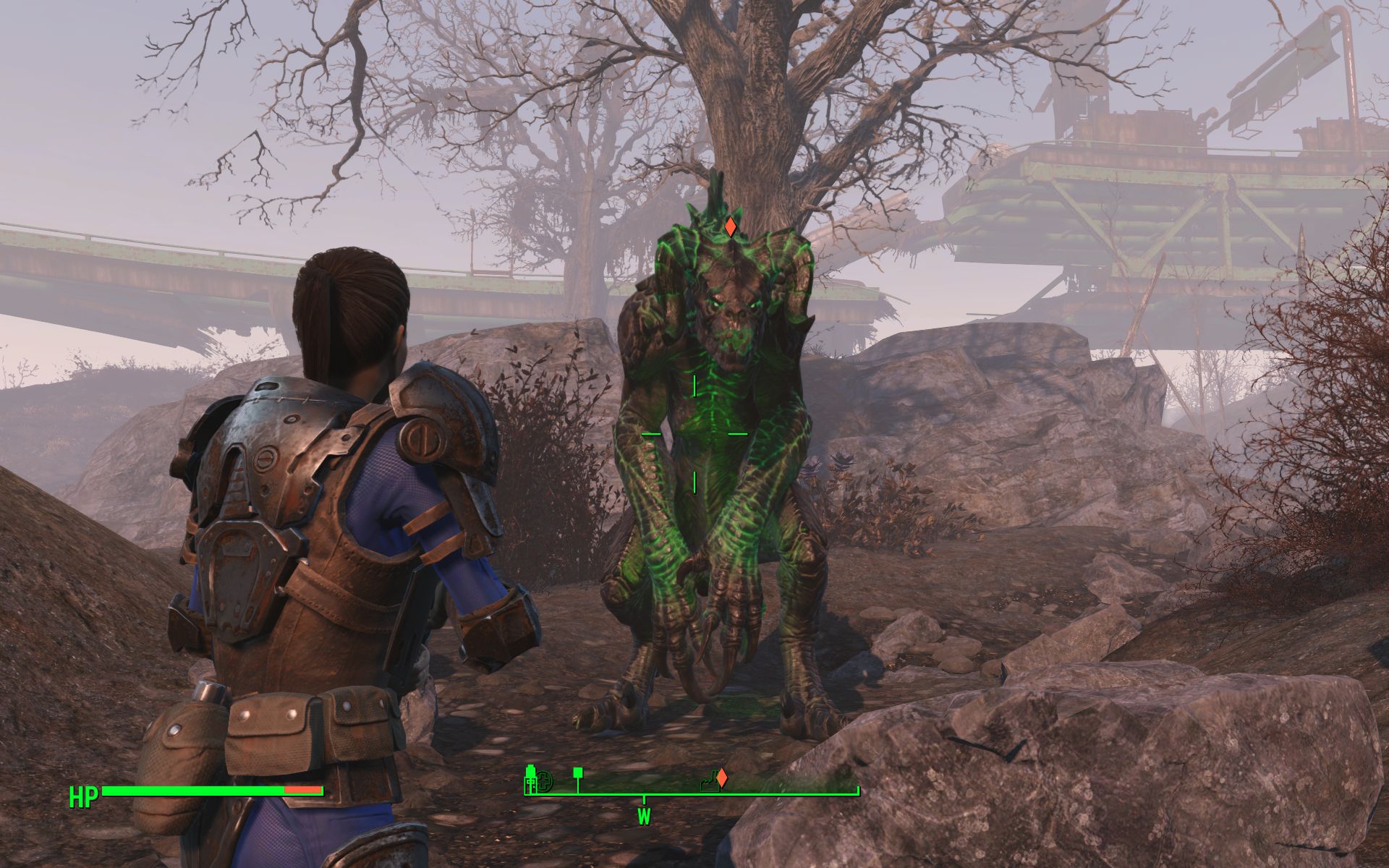This screenshot has height=868, width=1389.
Task: Click the red diamond marker above the Deathclaw
Action: coord(731,226)
